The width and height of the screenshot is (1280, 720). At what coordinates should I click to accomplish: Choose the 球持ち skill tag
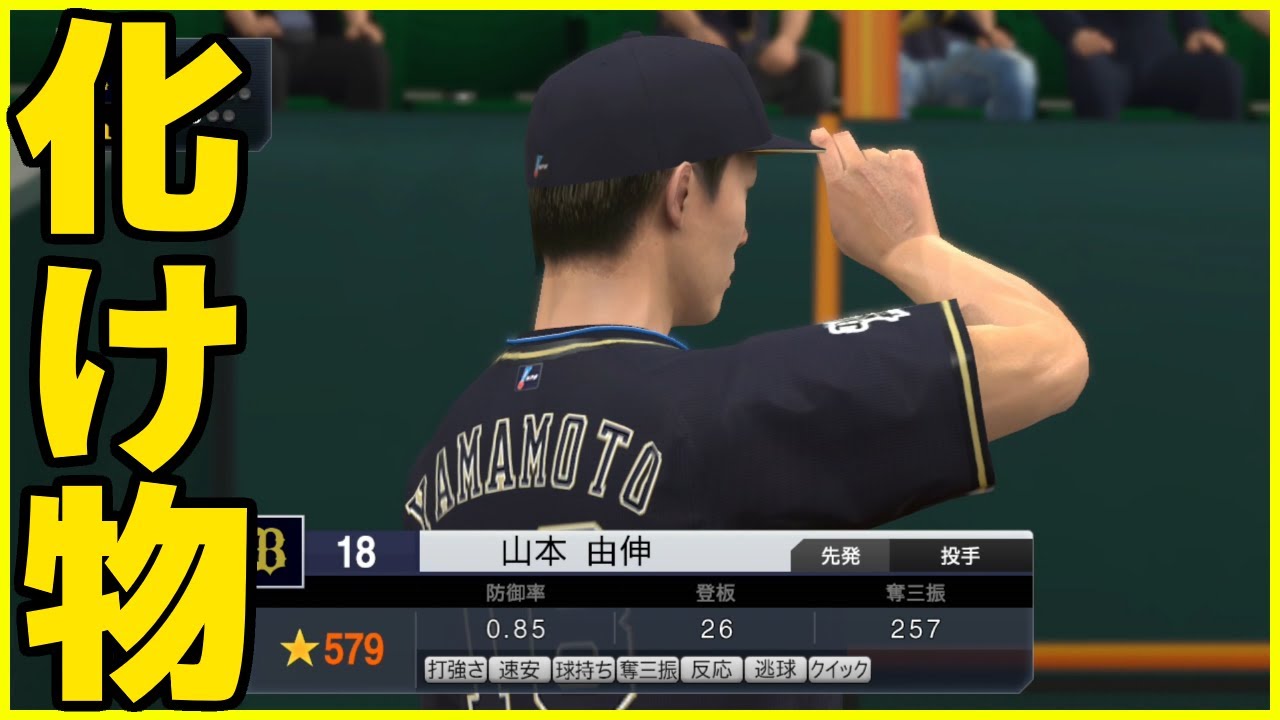pyautogui.click(x=583, y=669)
